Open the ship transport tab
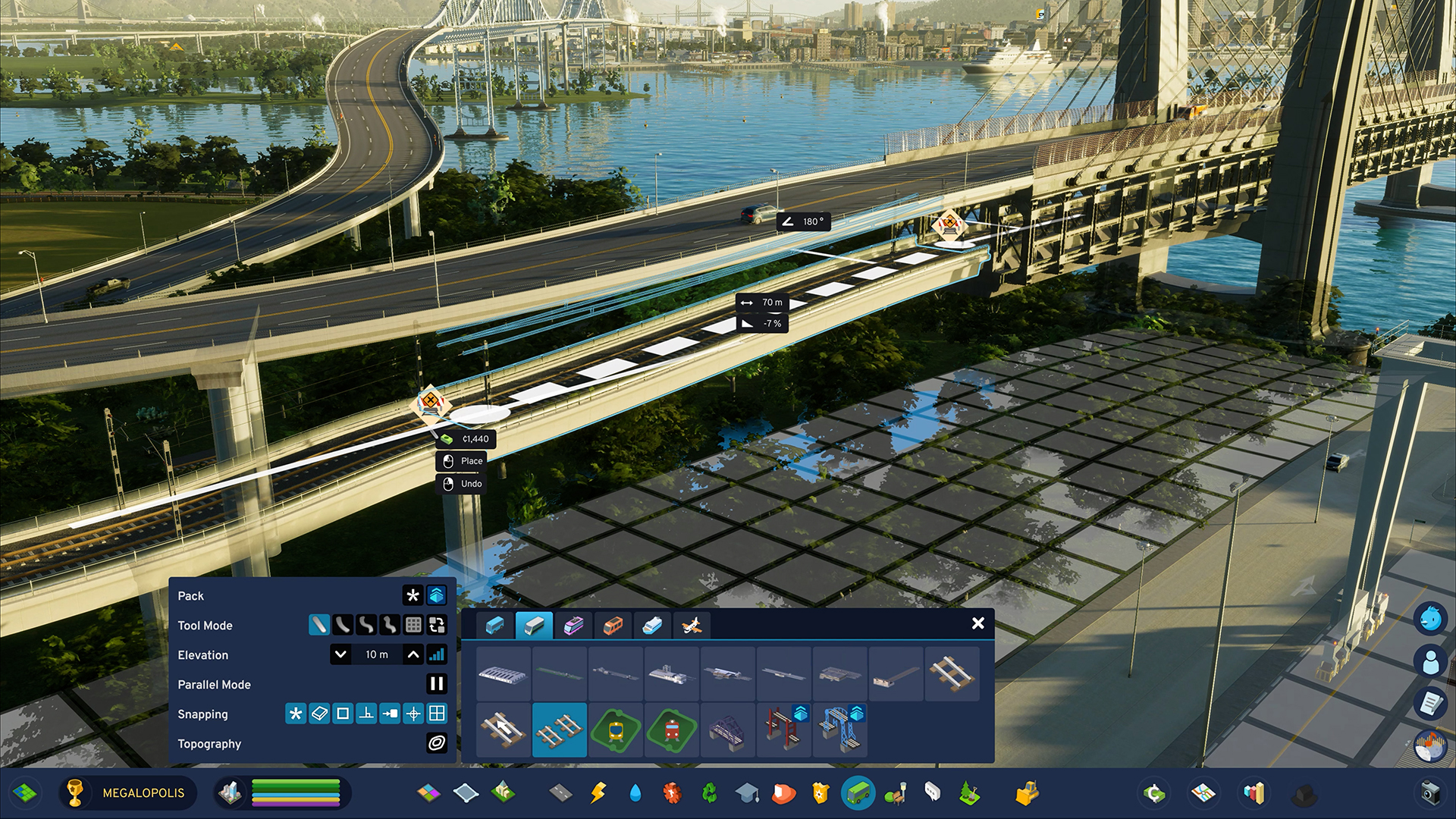Screen dimensions: 1456x819 coord(652,626)
